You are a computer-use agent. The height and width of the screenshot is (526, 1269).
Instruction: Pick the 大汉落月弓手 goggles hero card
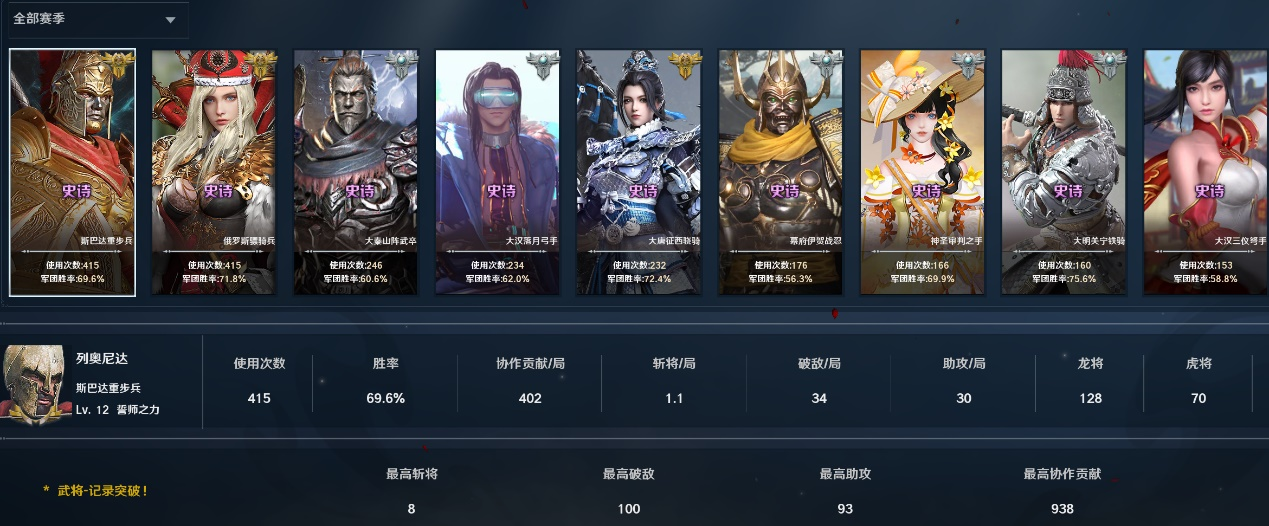coord(498,172)
